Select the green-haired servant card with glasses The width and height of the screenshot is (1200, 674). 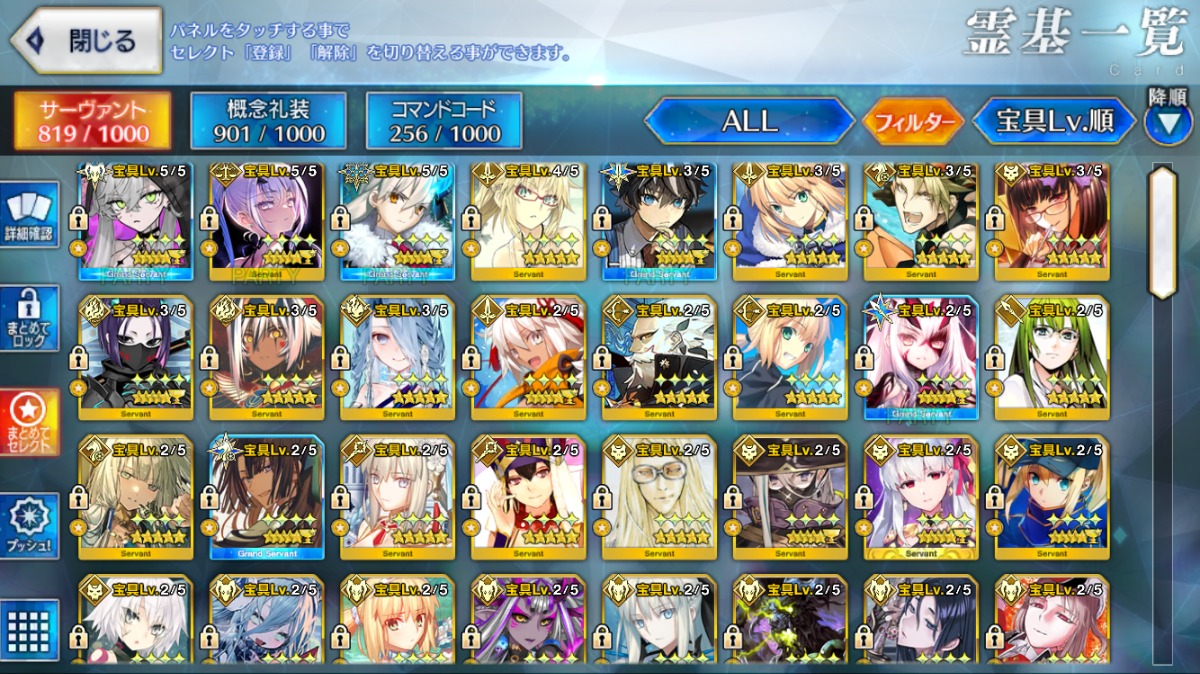[1051, 358]
